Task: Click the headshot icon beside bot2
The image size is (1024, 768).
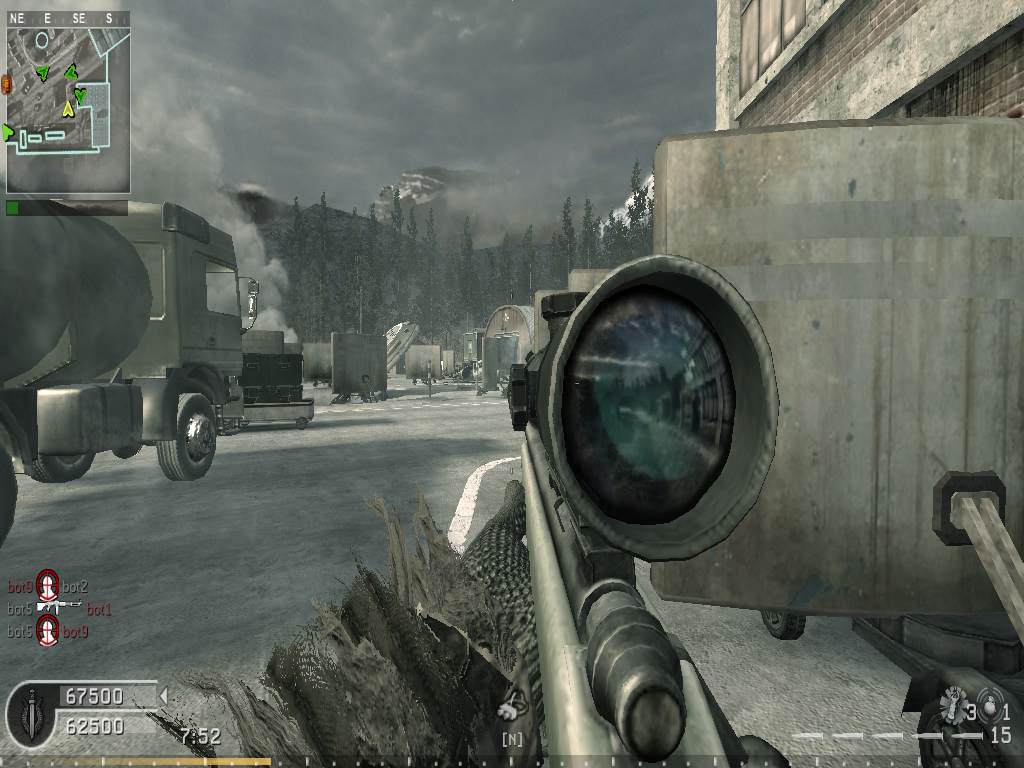Action: click(48, 587)
